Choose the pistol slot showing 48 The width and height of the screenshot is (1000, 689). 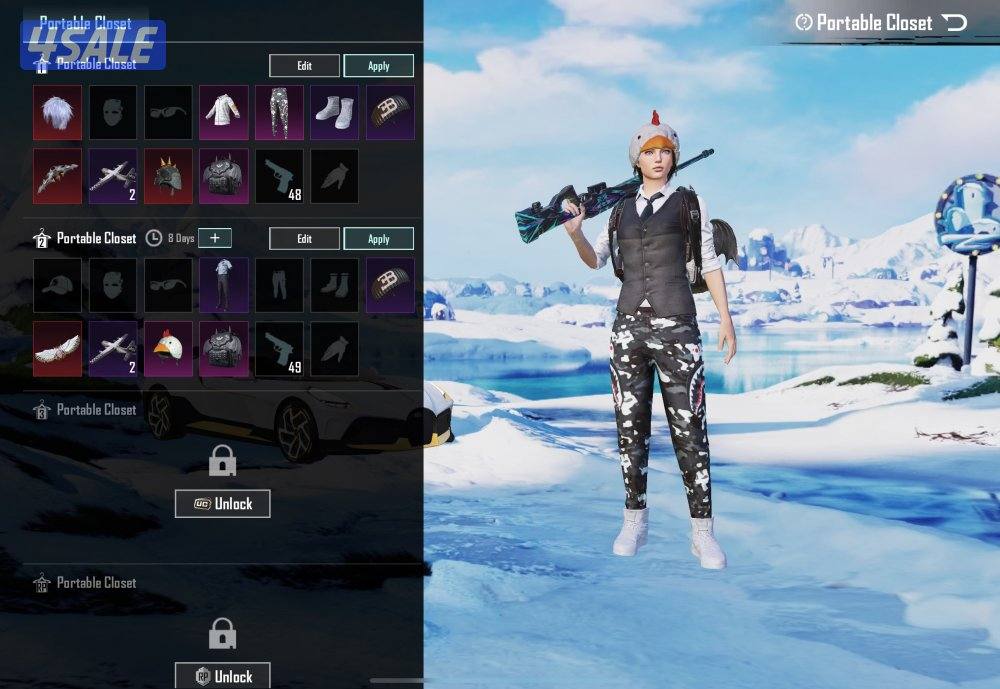279,176
